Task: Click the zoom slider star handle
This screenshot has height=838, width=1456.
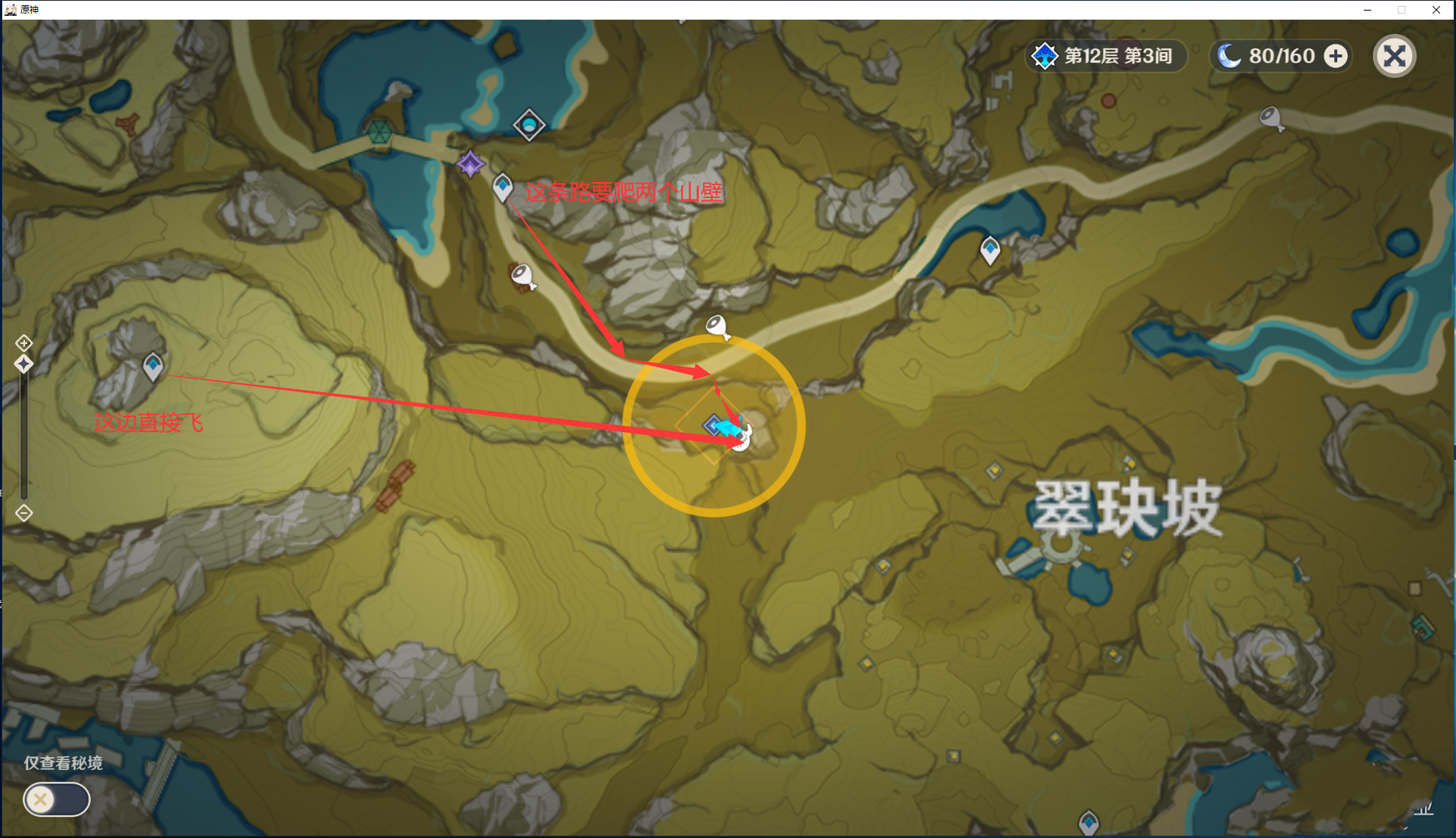Action: (x=23, y=364)
